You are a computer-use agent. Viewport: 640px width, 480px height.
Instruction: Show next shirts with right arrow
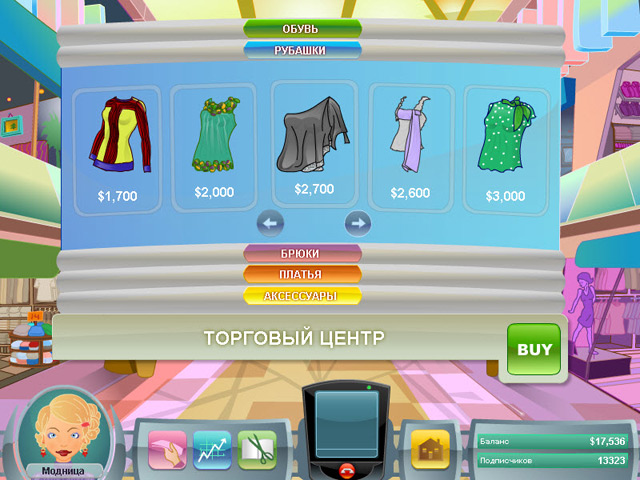point(357,222)
